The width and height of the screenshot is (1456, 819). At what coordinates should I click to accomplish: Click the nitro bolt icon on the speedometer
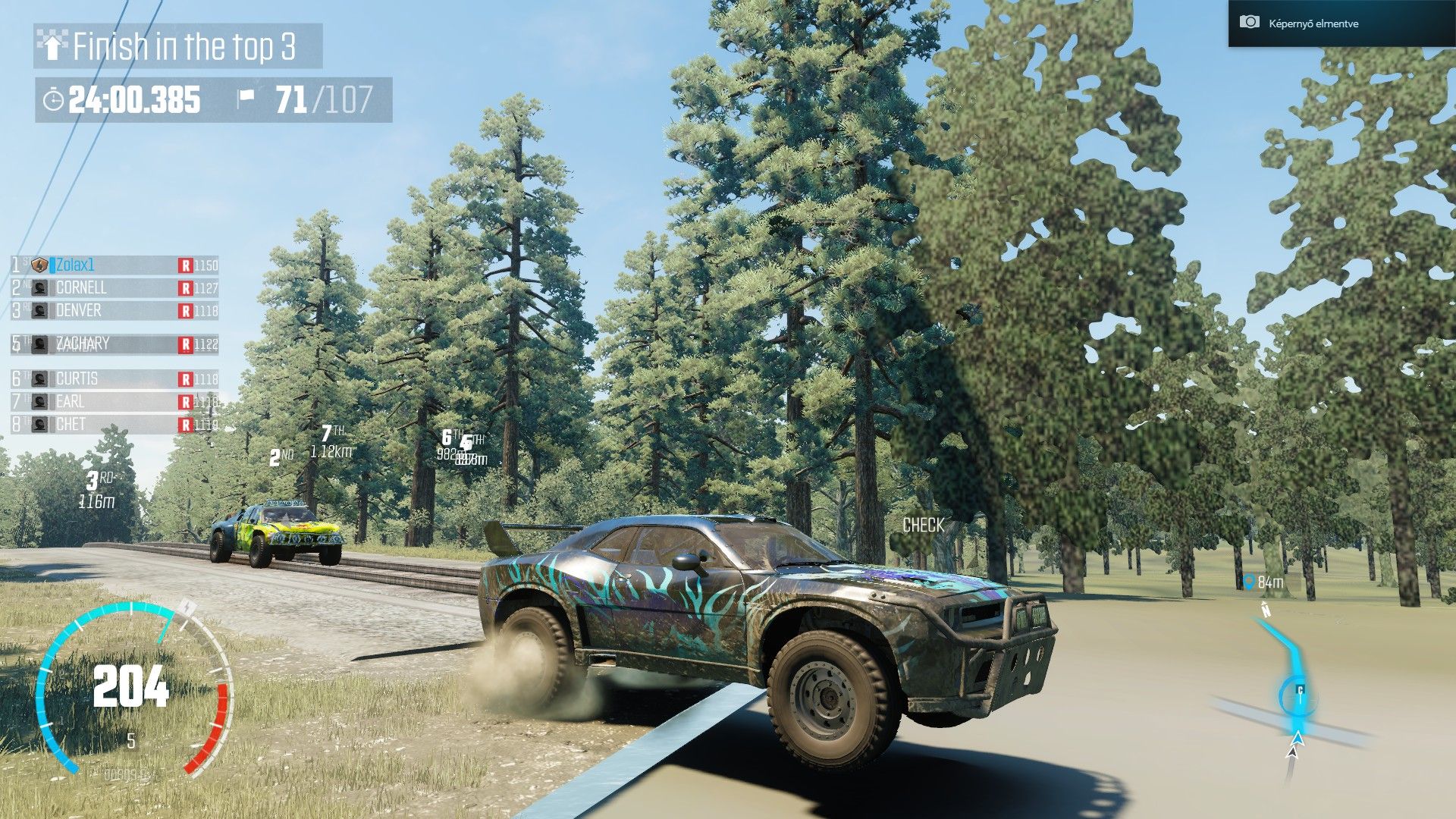click(x=187, y=607)
